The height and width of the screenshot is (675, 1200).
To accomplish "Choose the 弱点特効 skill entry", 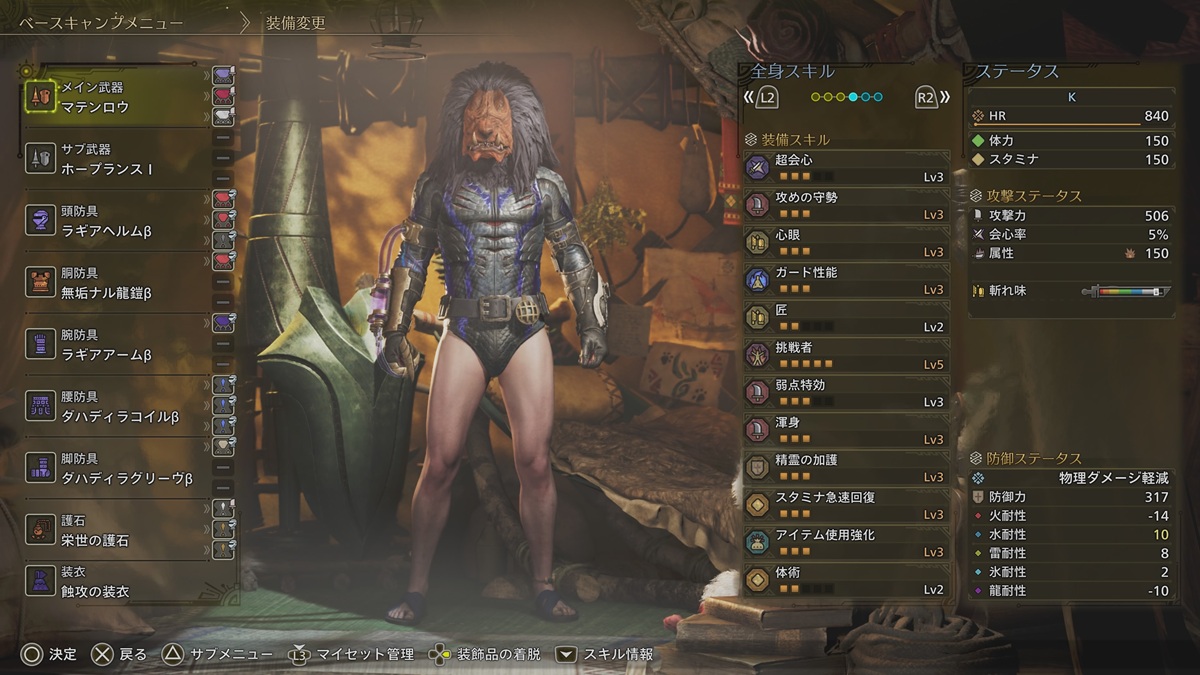I will 846,392.
